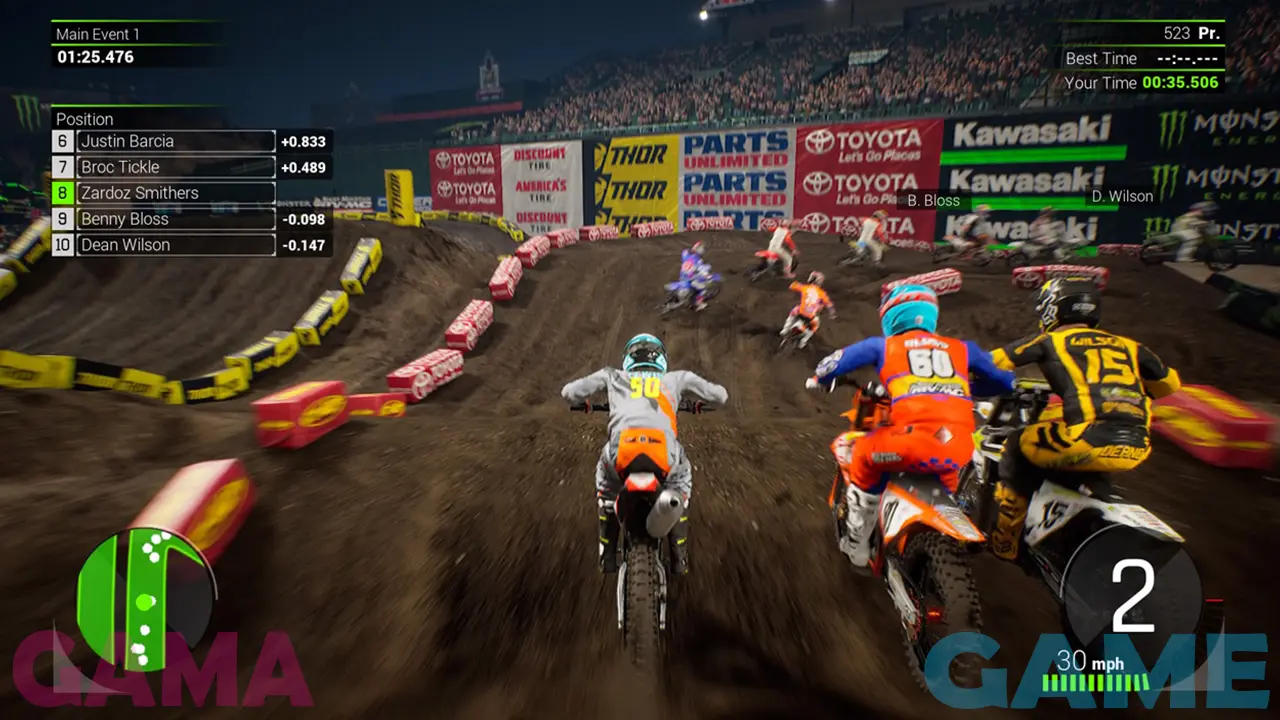The image size is (1280, 720).
Task: Click the B. Bloss rider name tag
Action: 933,200
